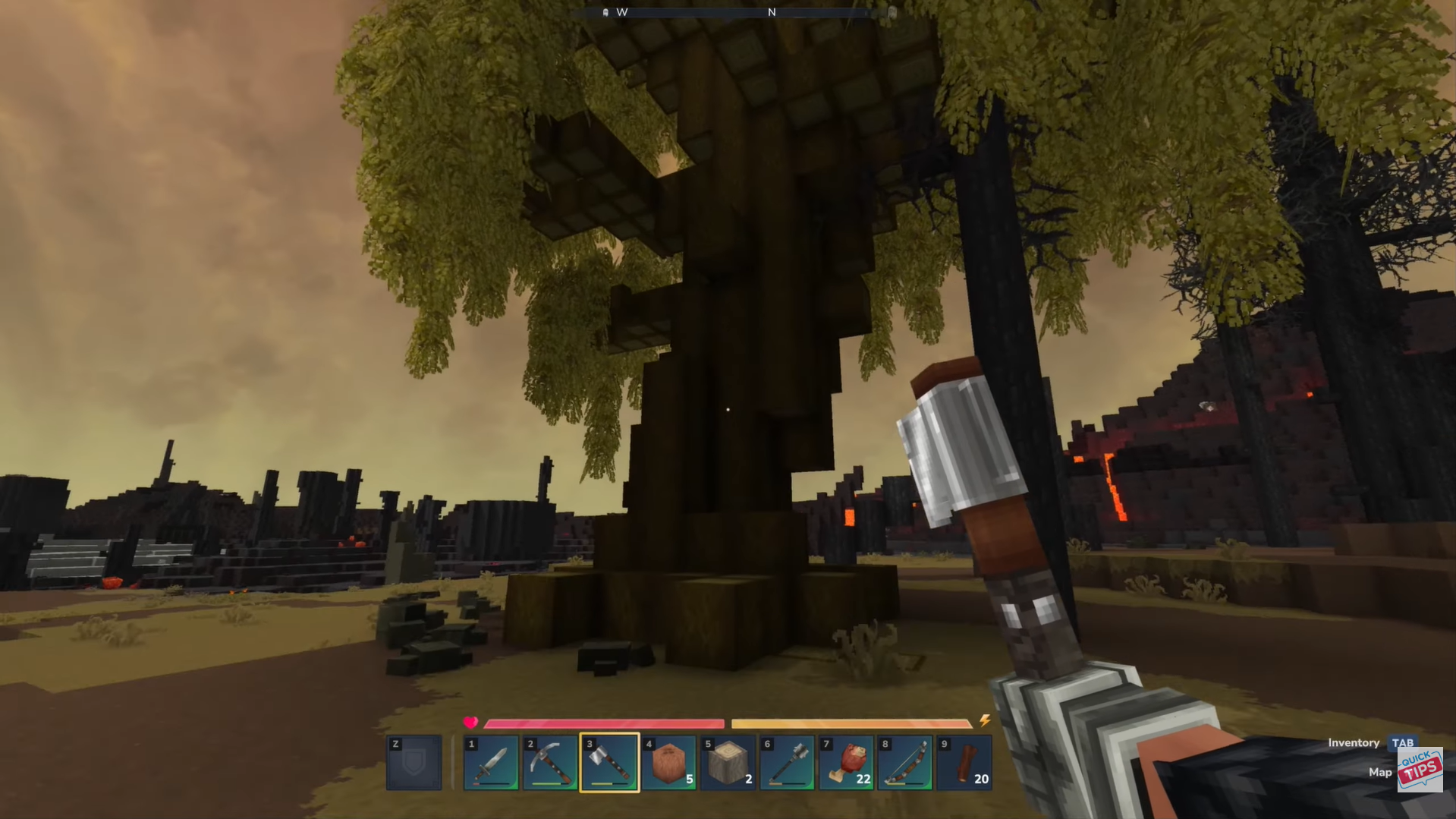Image resolution: width=1456 pixels, height=819 pixels.
Task: Select the cooked meat stack of 22
Action: tap(846, 763)
